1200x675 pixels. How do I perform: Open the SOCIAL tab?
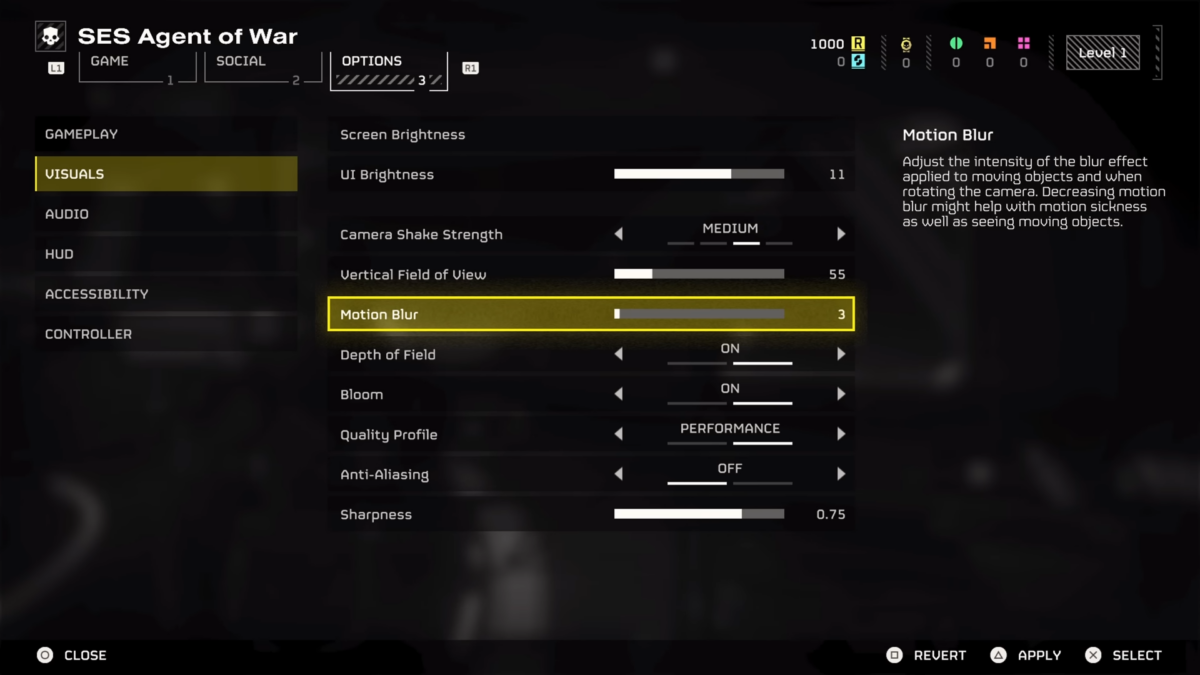coord(256,68)
